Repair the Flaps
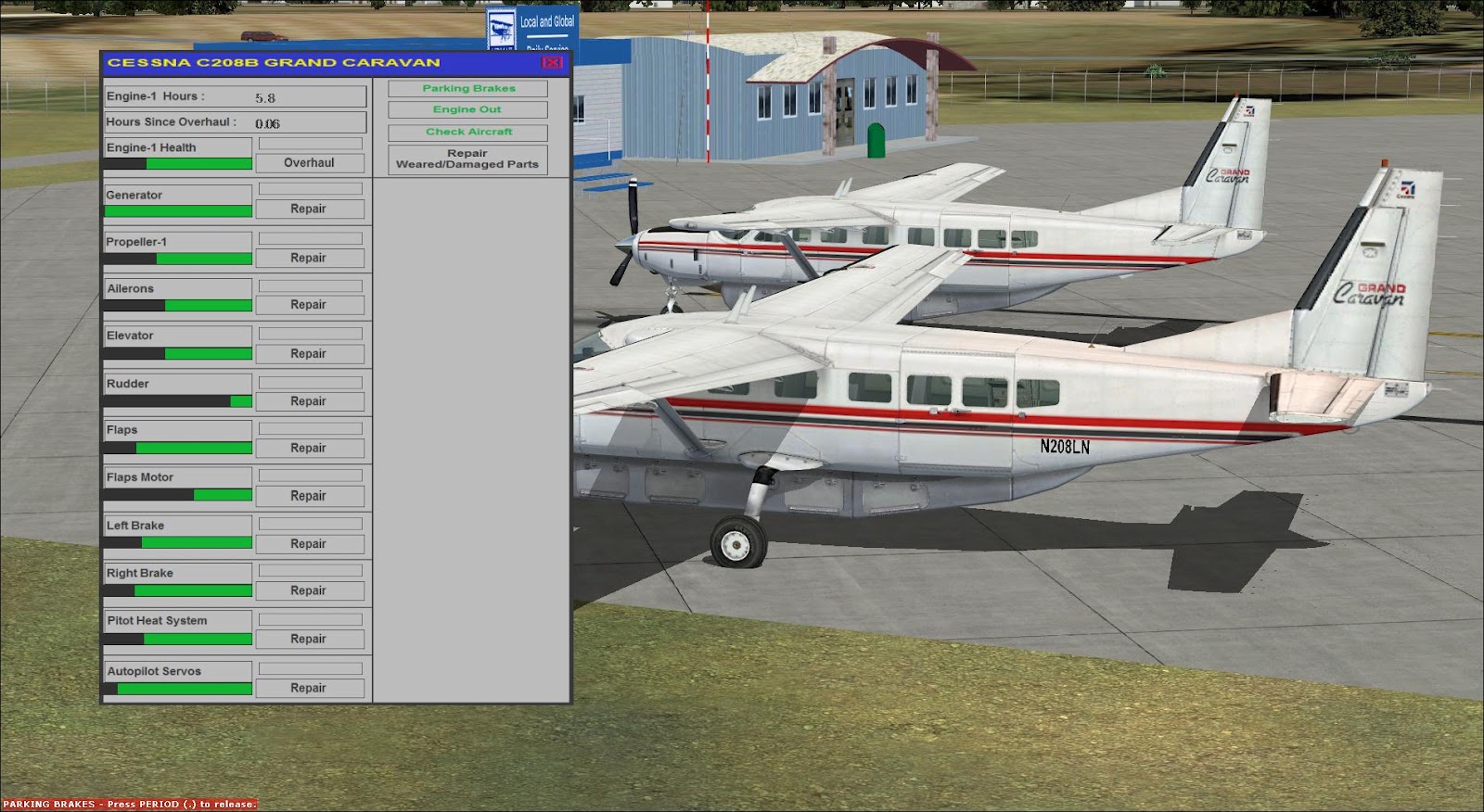 pos(311,448)
